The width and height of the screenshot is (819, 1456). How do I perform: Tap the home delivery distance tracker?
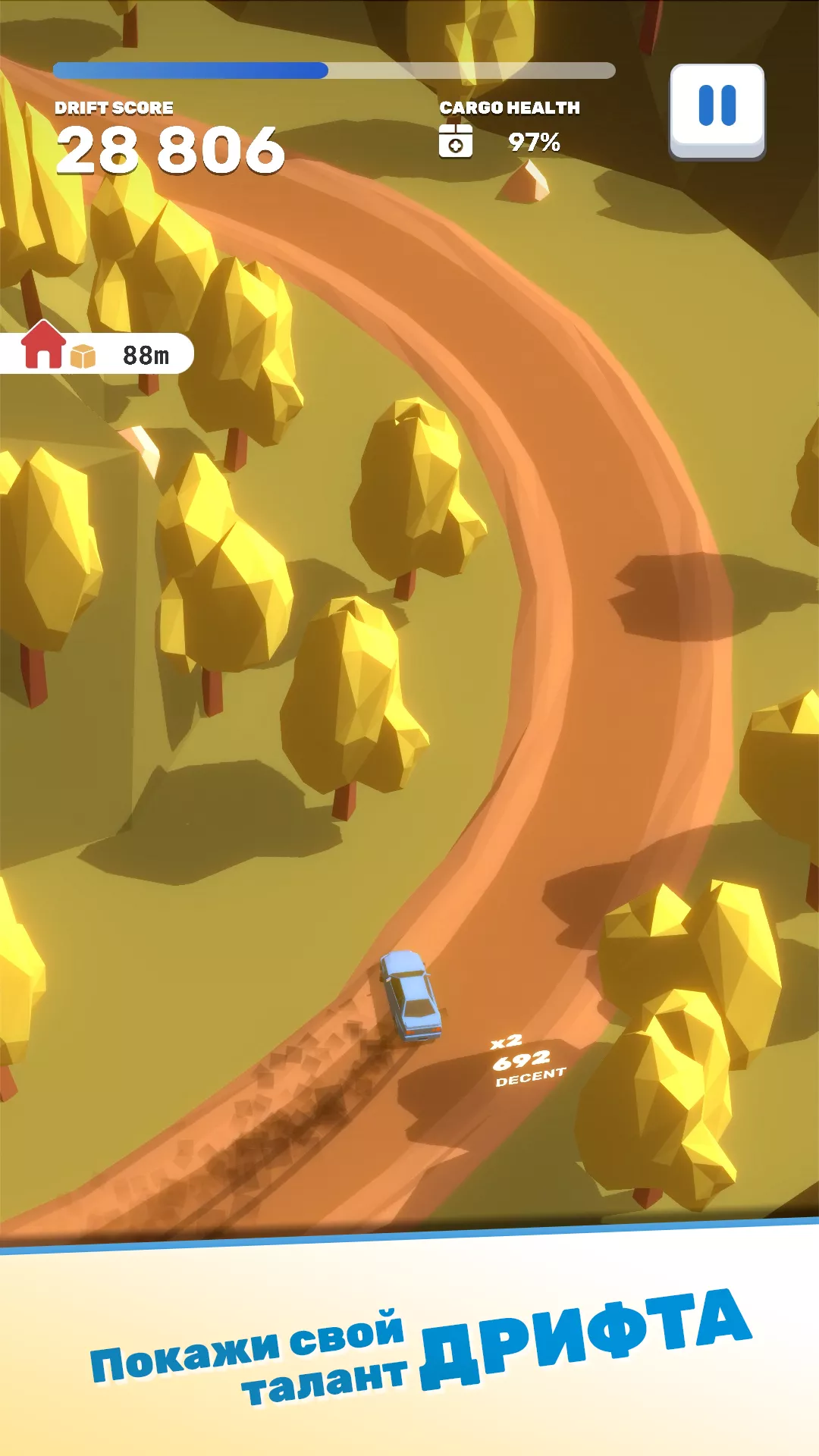[x=97, y=353]
